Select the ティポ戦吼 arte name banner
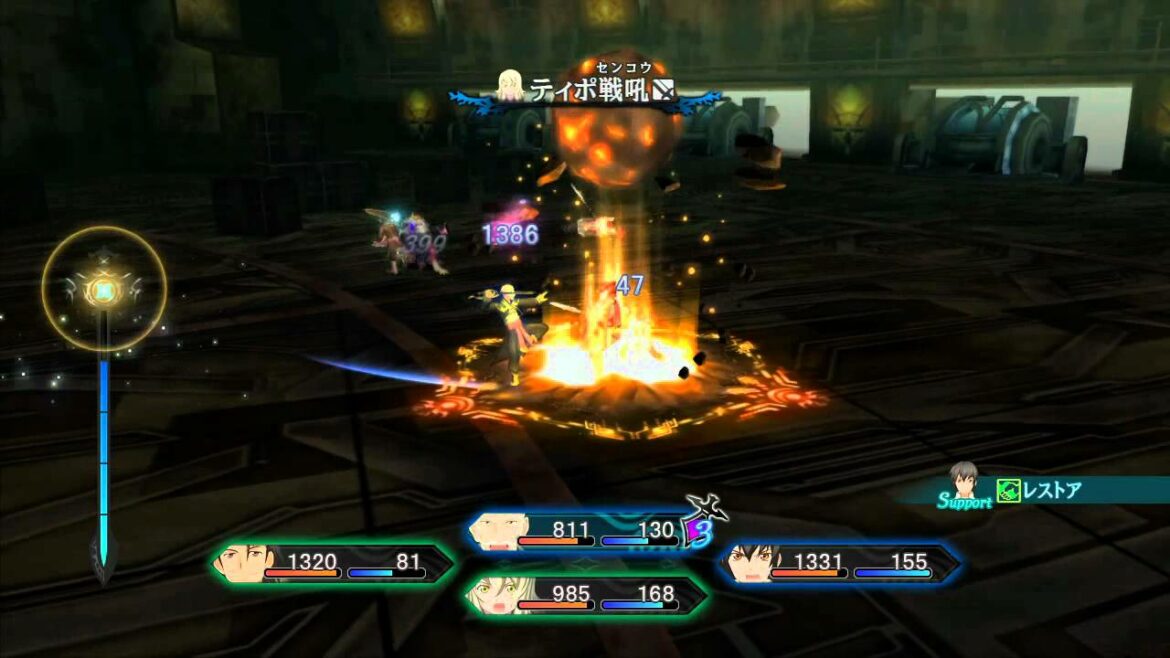This screenshot has height=658, width=1170. pyautogui.click(x=586, y=92)
